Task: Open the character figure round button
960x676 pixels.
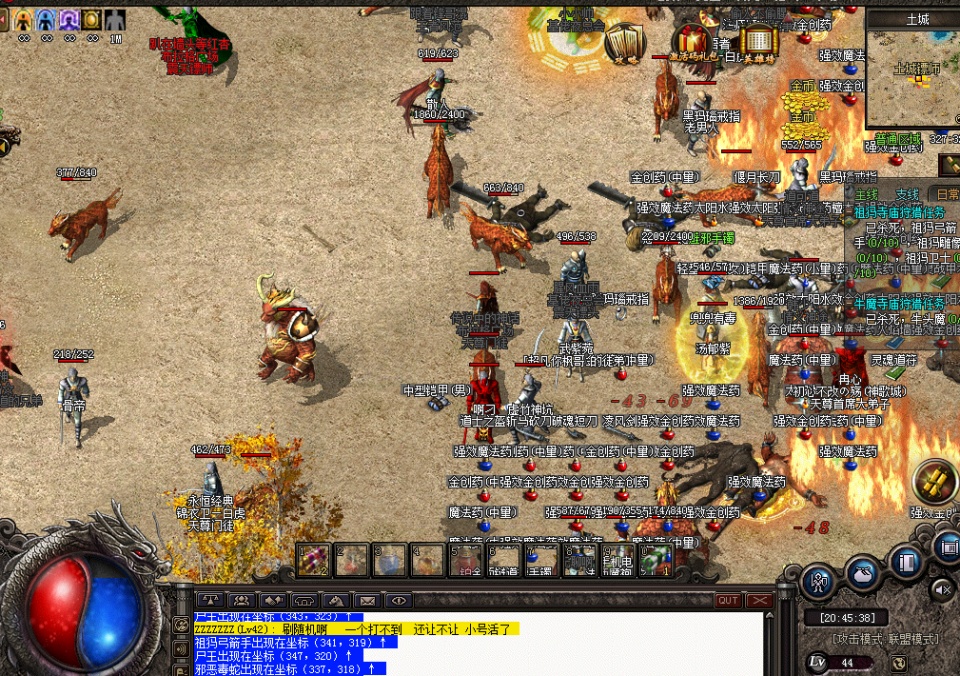Action: click(819, 580)
